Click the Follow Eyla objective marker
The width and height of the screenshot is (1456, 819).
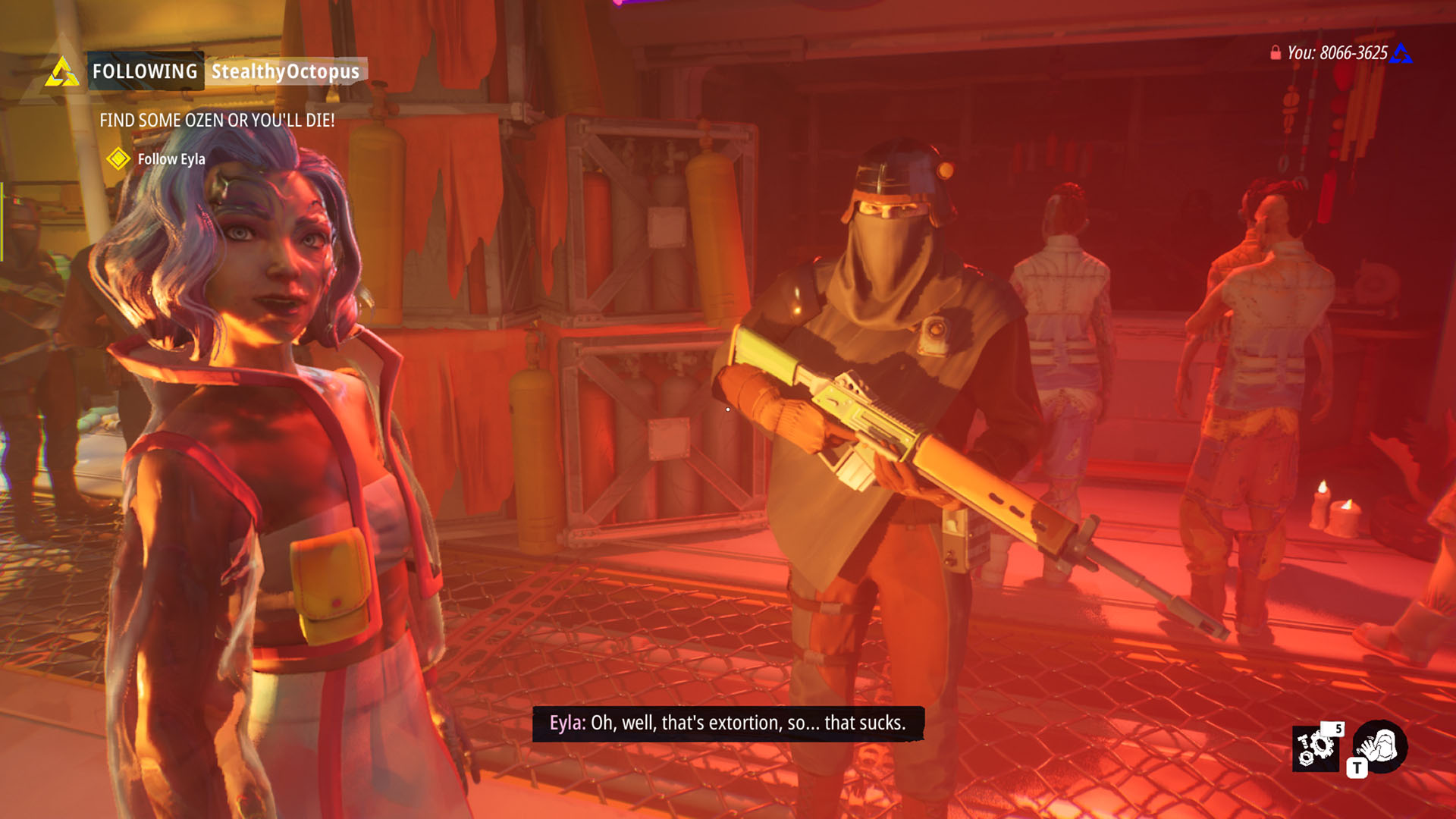click(118, 158)
